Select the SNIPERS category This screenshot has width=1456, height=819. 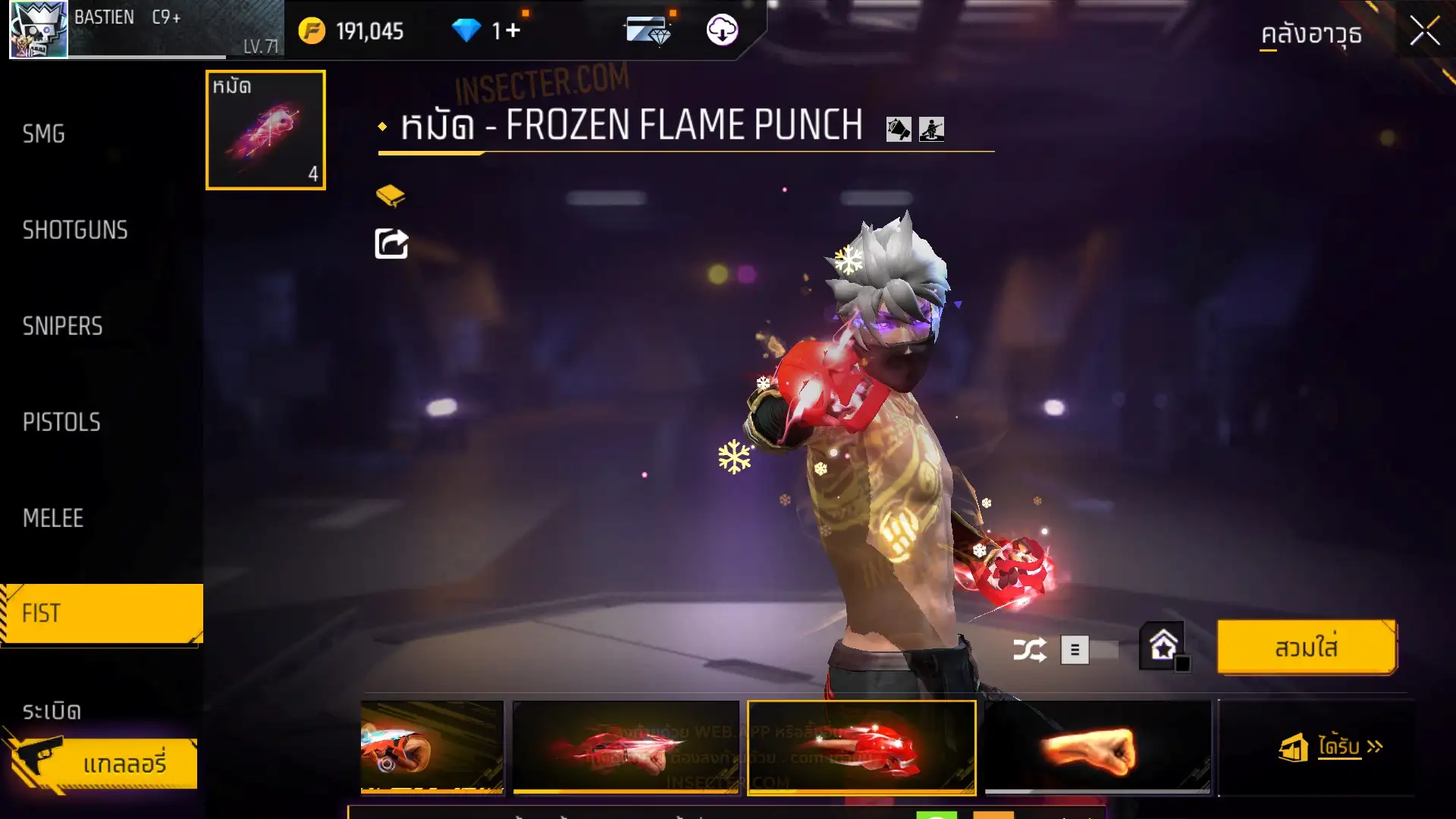[x=62, y=326]
